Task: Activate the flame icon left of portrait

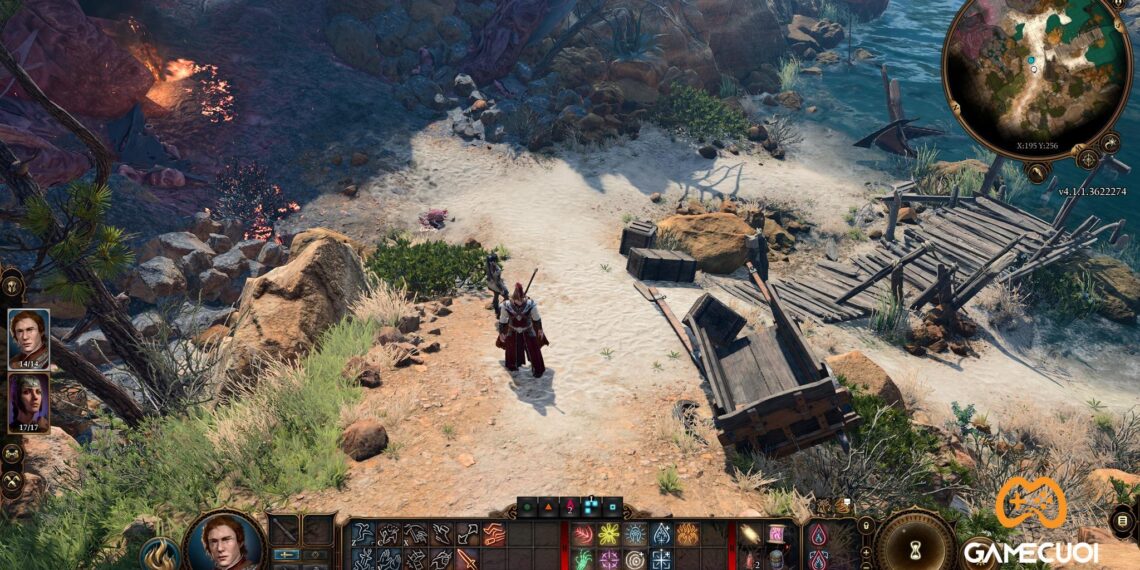Action: (160, 554)
